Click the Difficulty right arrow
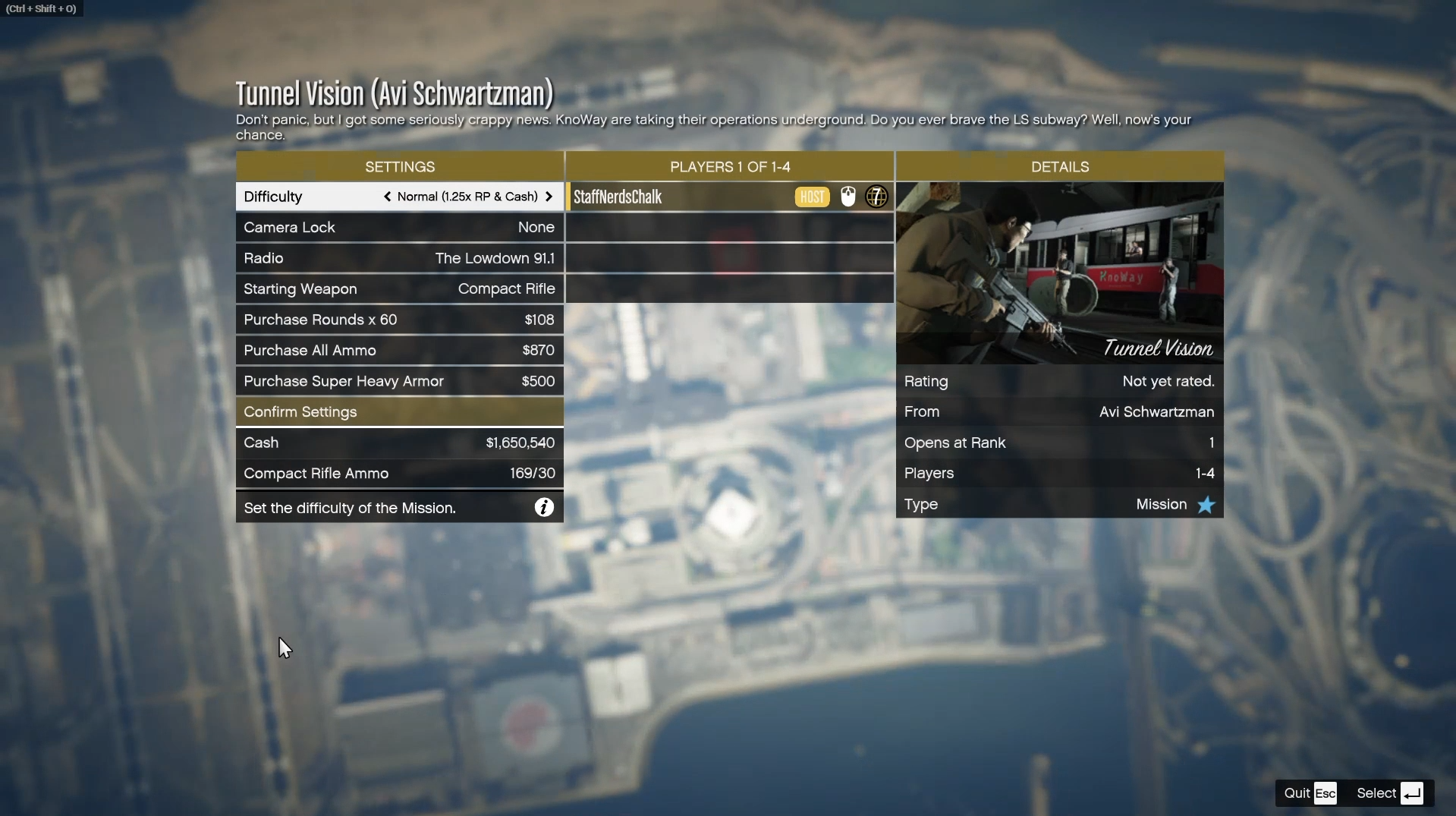Screen dimensions: 1456x816 click(x=549, y=197)
